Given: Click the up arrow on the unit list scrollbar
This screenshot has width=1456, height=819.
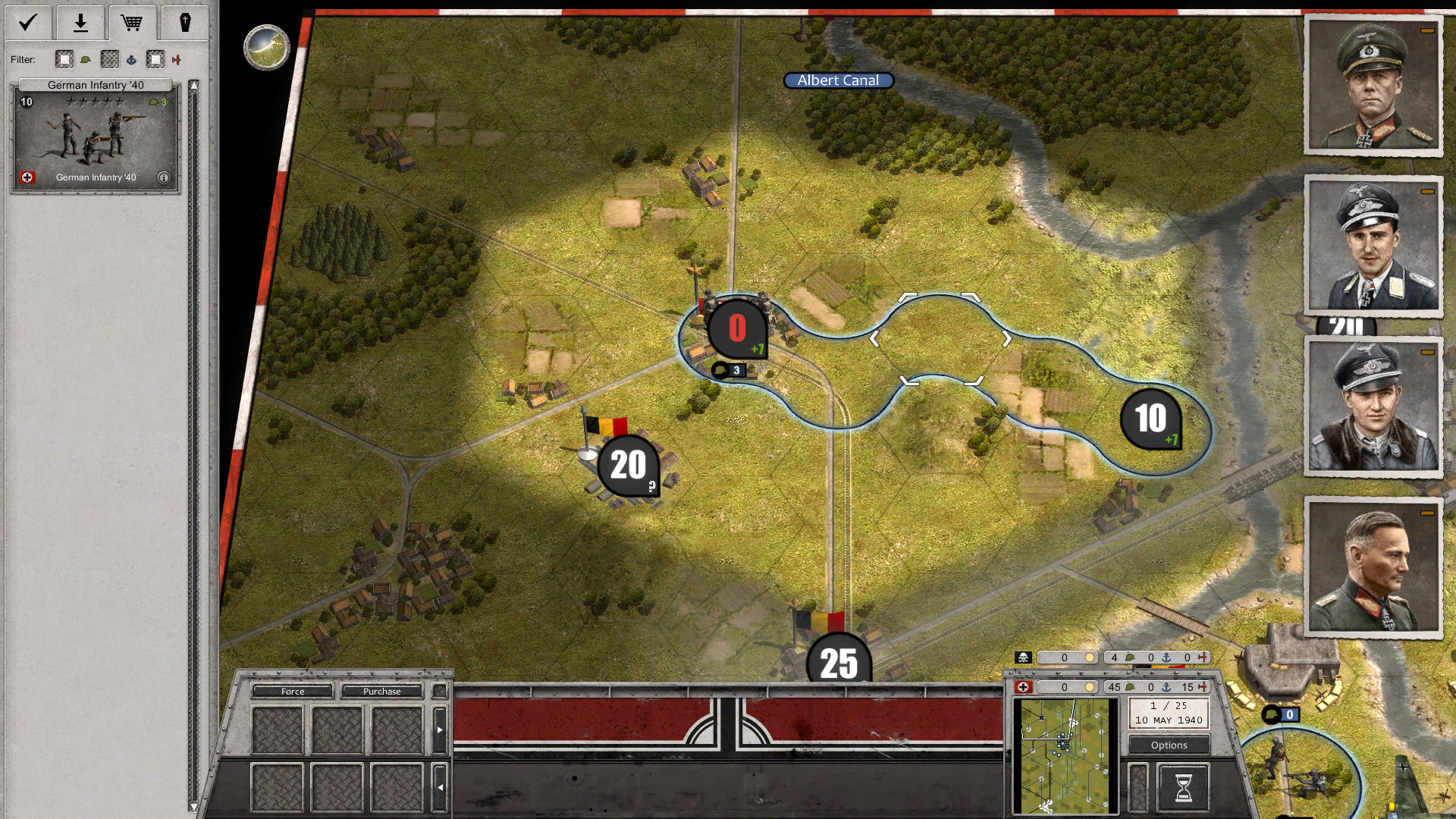Looking at the screenshot, I should pyautogui.click(x=194, y=85).
